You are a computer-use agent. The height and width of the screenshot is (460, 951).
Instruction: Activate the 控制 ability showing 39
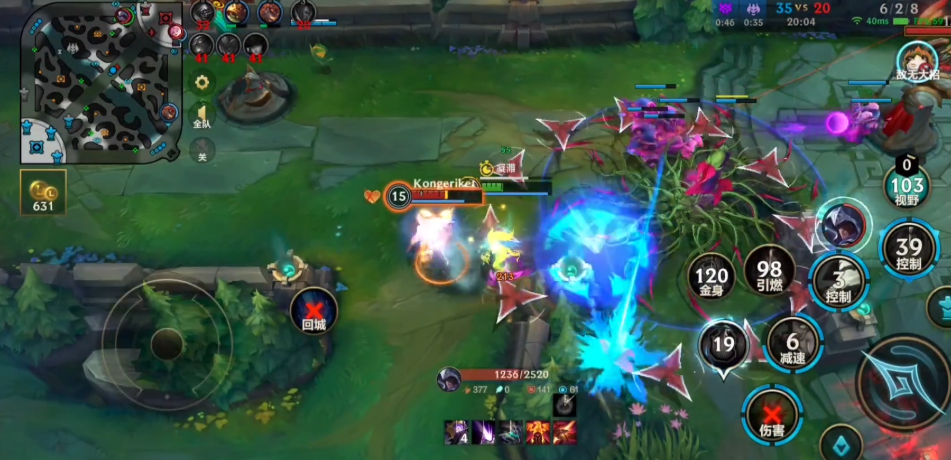(x=907, y=250)
